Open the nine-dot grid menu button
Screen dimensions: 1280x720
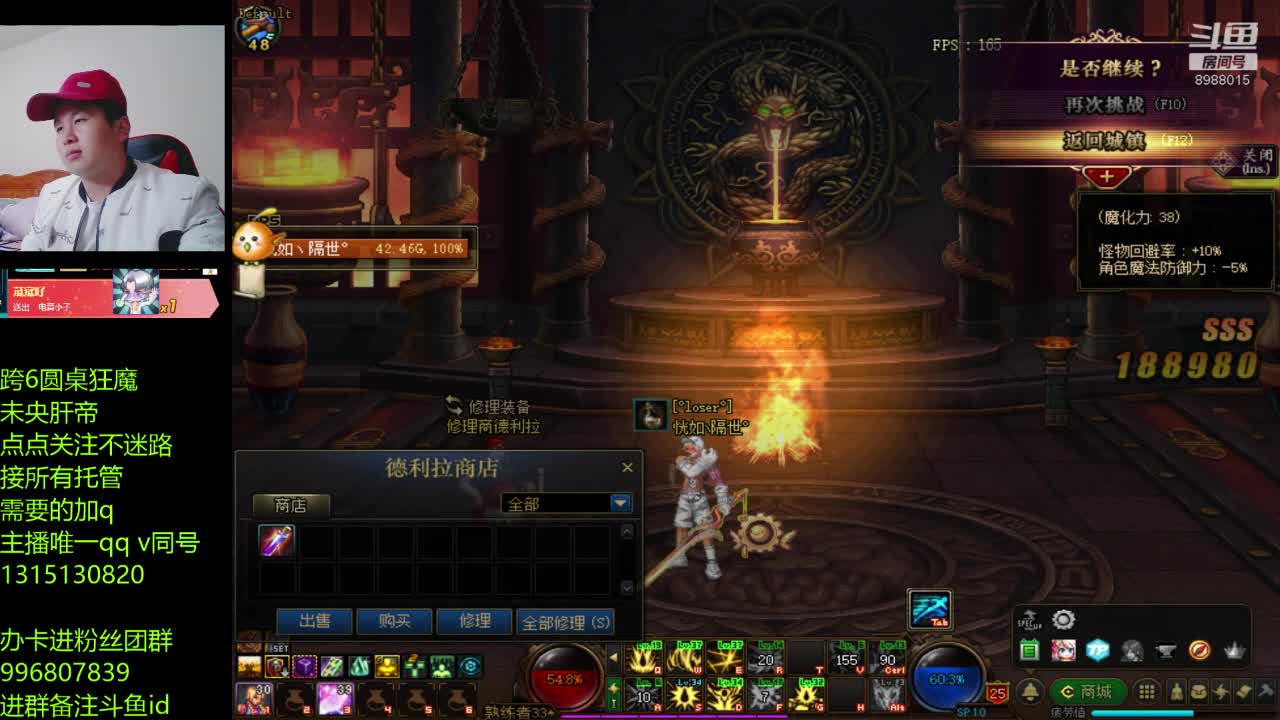1147,692
